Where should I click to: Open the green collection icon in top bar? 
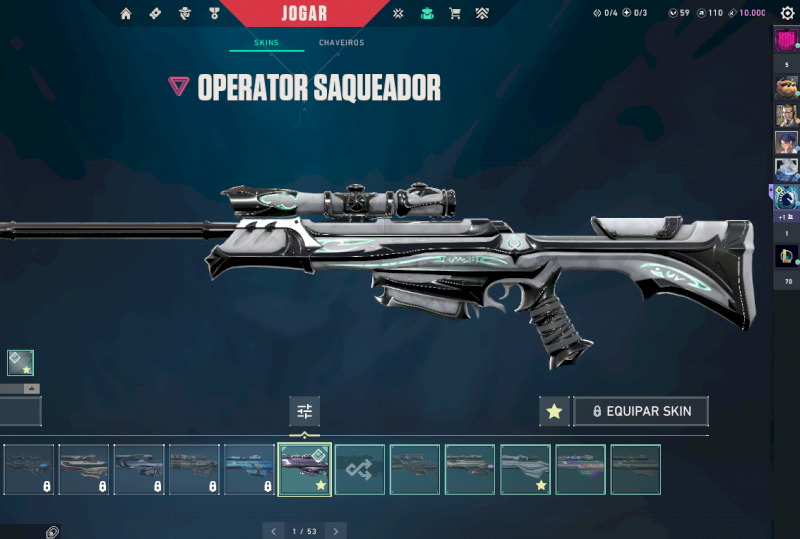point(427,14)
